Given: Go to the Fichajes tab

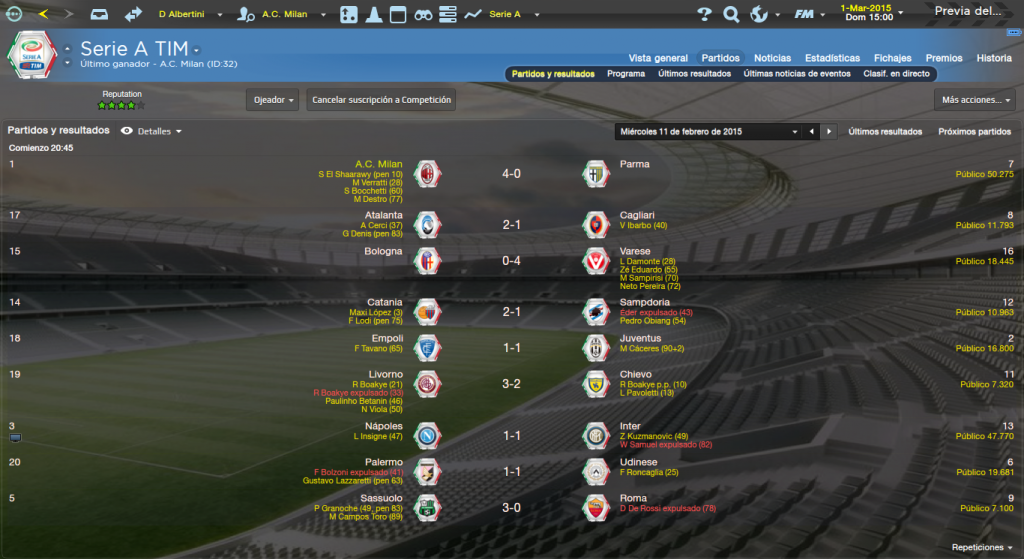Looking at the screenshot, I should 892,58.
